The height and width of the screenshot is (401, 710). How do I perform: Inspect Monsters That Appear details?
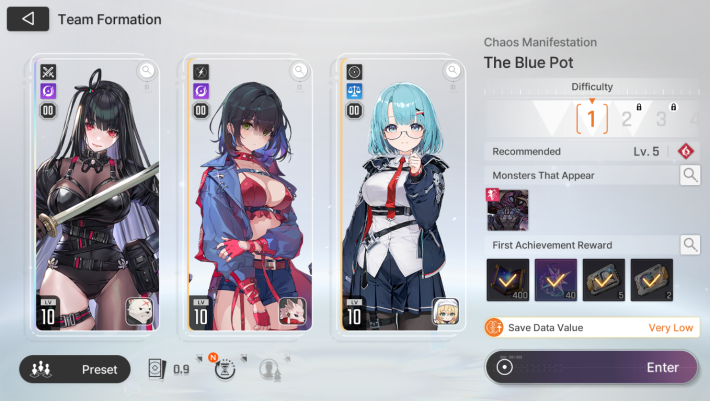[x=690, y=176]
